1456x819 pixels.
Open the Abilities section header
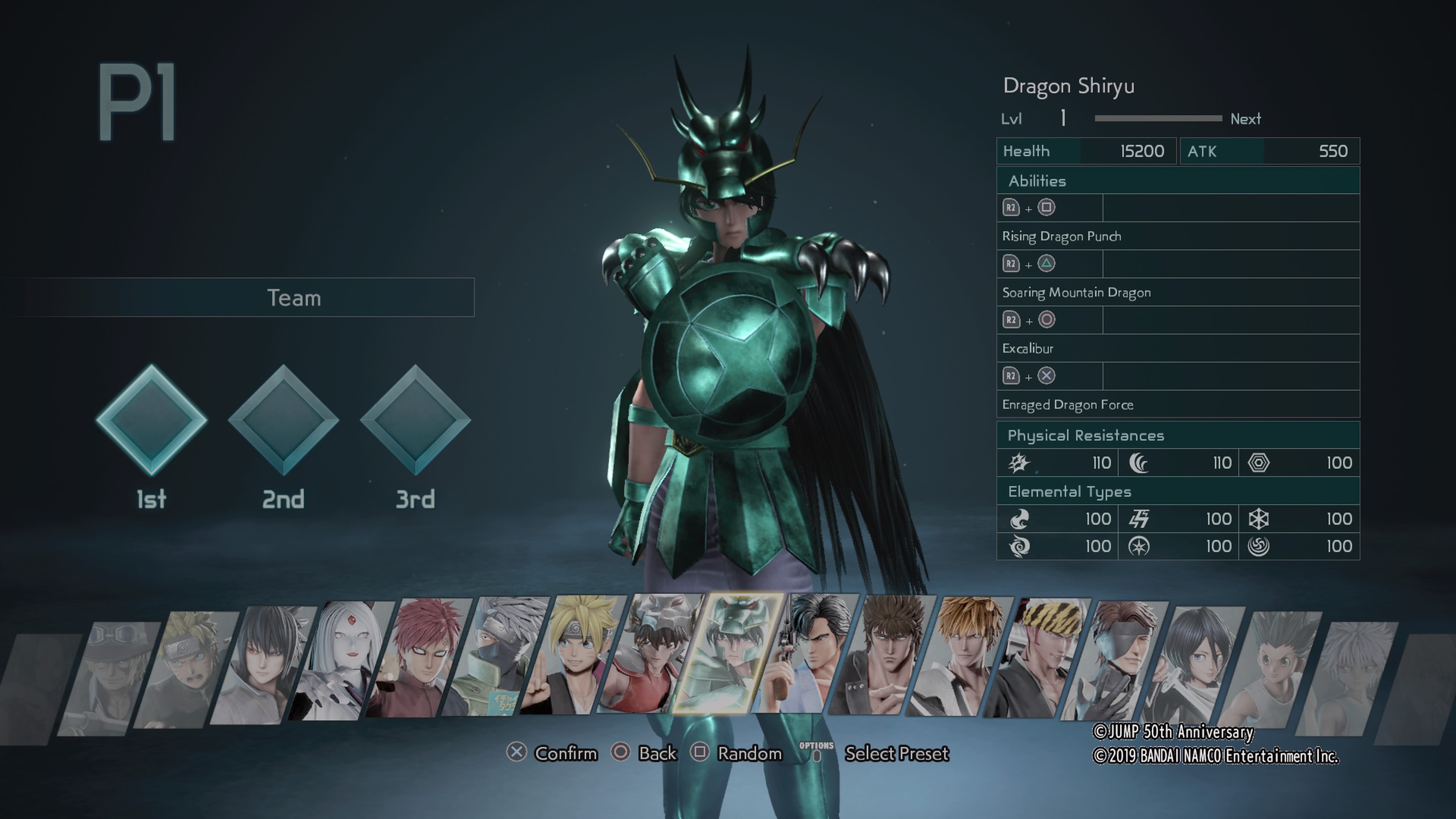point(1038,181)
